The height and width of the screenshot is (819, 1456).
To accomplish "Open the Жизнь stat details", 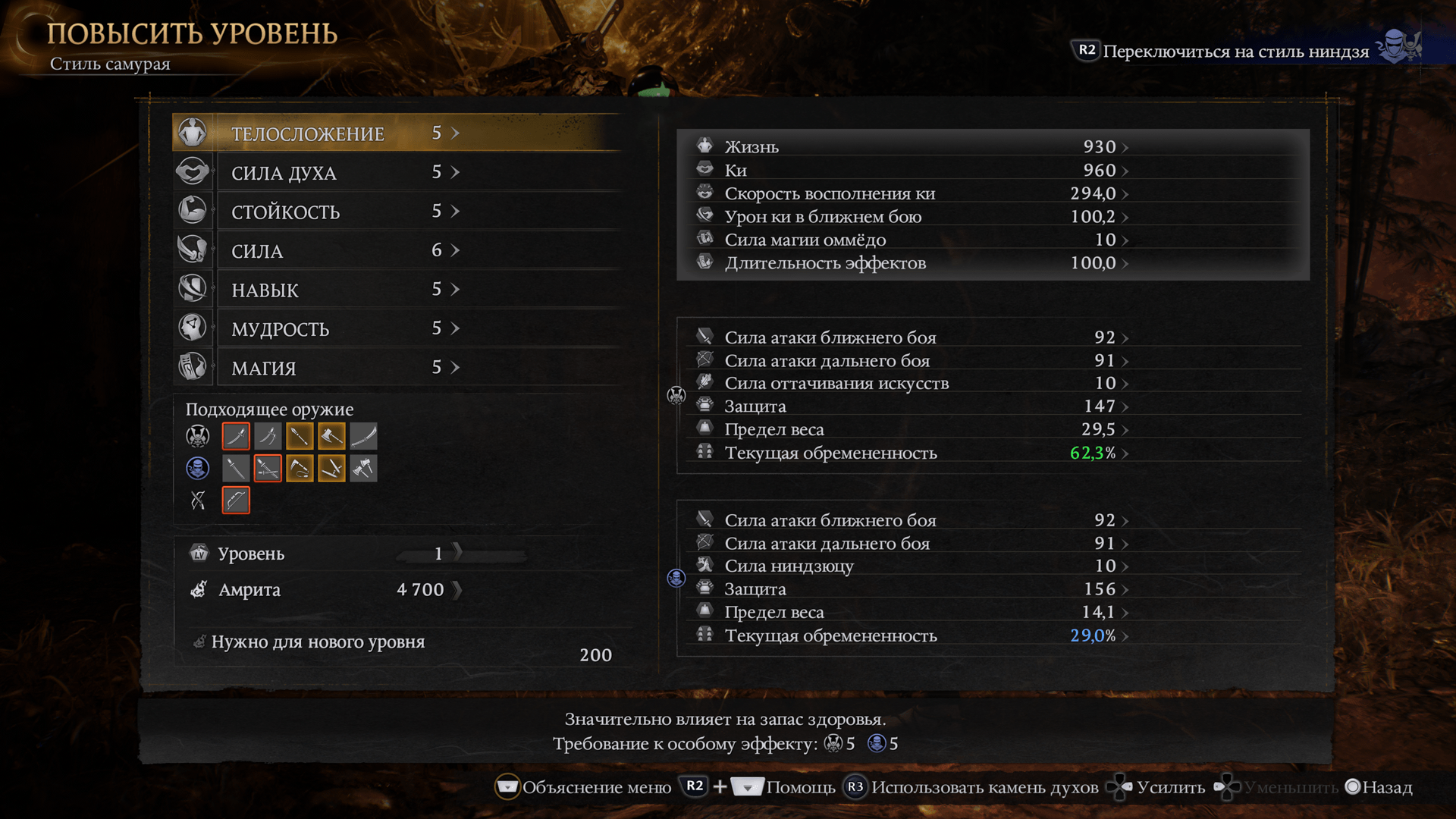I will tap(910, 146).
